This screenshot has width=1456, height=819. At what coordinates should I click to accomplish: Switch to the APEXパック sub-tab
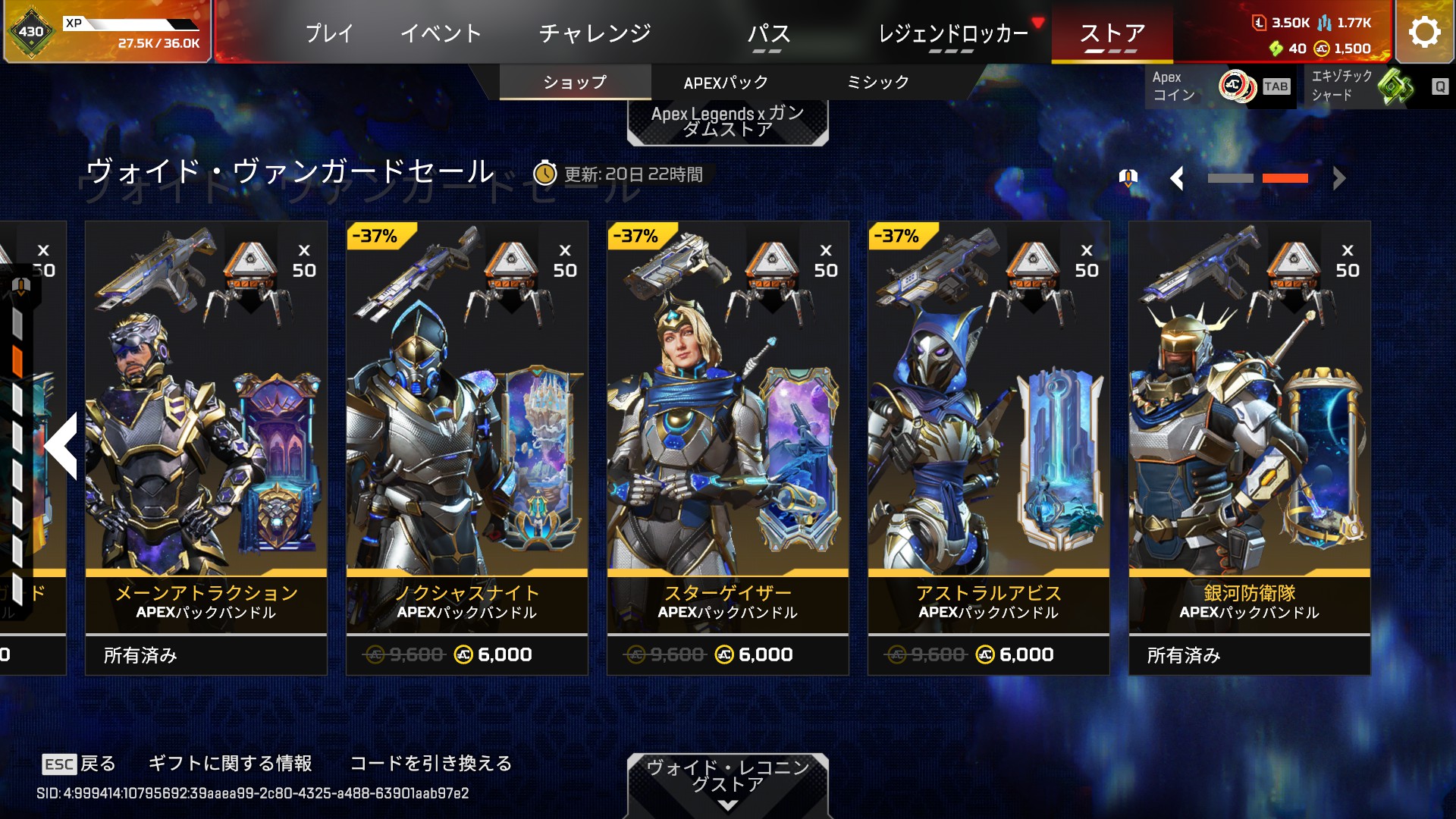click(726, 83)
